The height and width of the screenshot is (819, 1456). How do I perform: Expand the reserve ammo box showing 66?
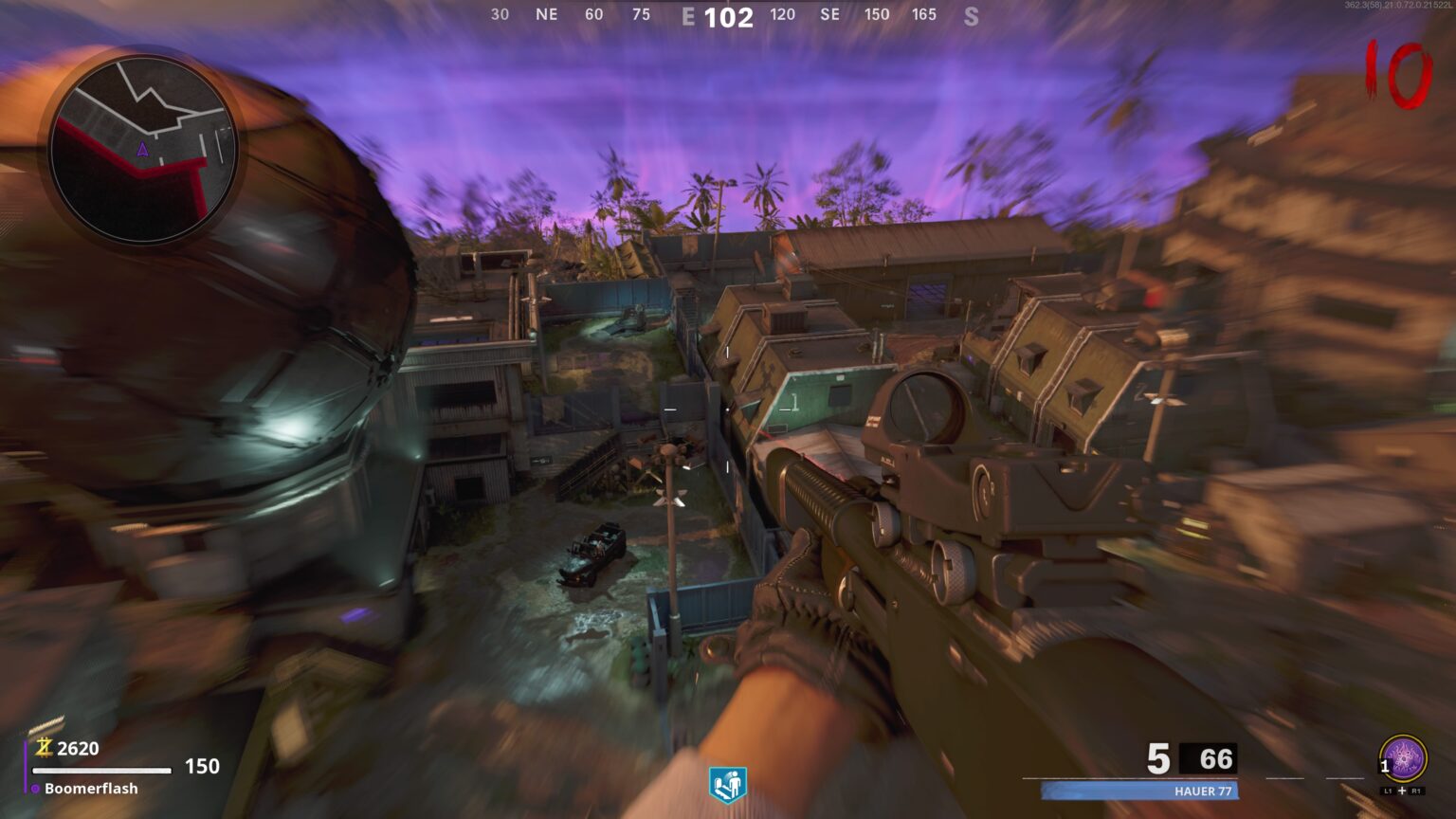click(x=1206, y=758)
